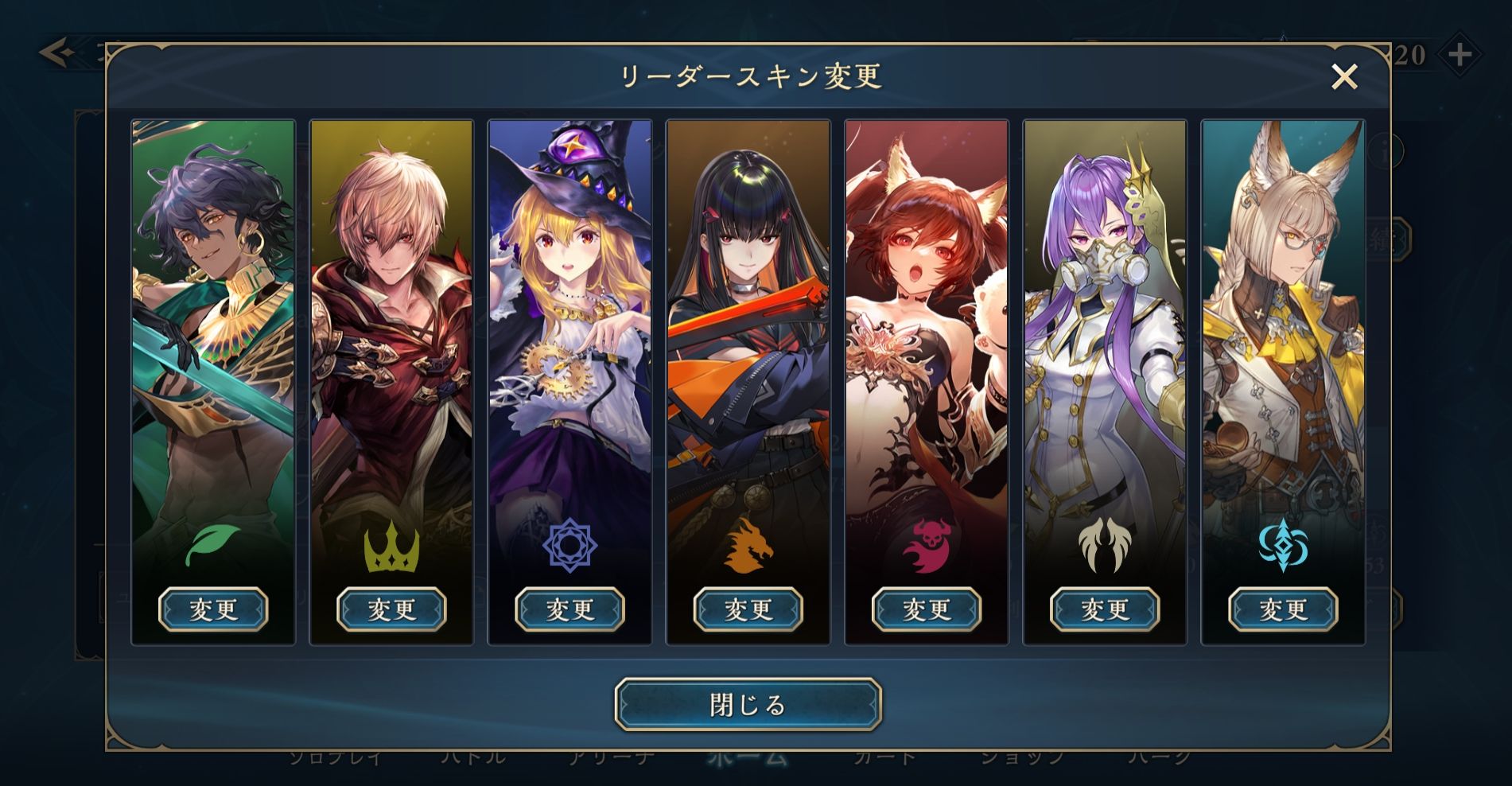Change the orange dragon class leader skin
The width and height of the screenshot is (1512, 786).
748,609
